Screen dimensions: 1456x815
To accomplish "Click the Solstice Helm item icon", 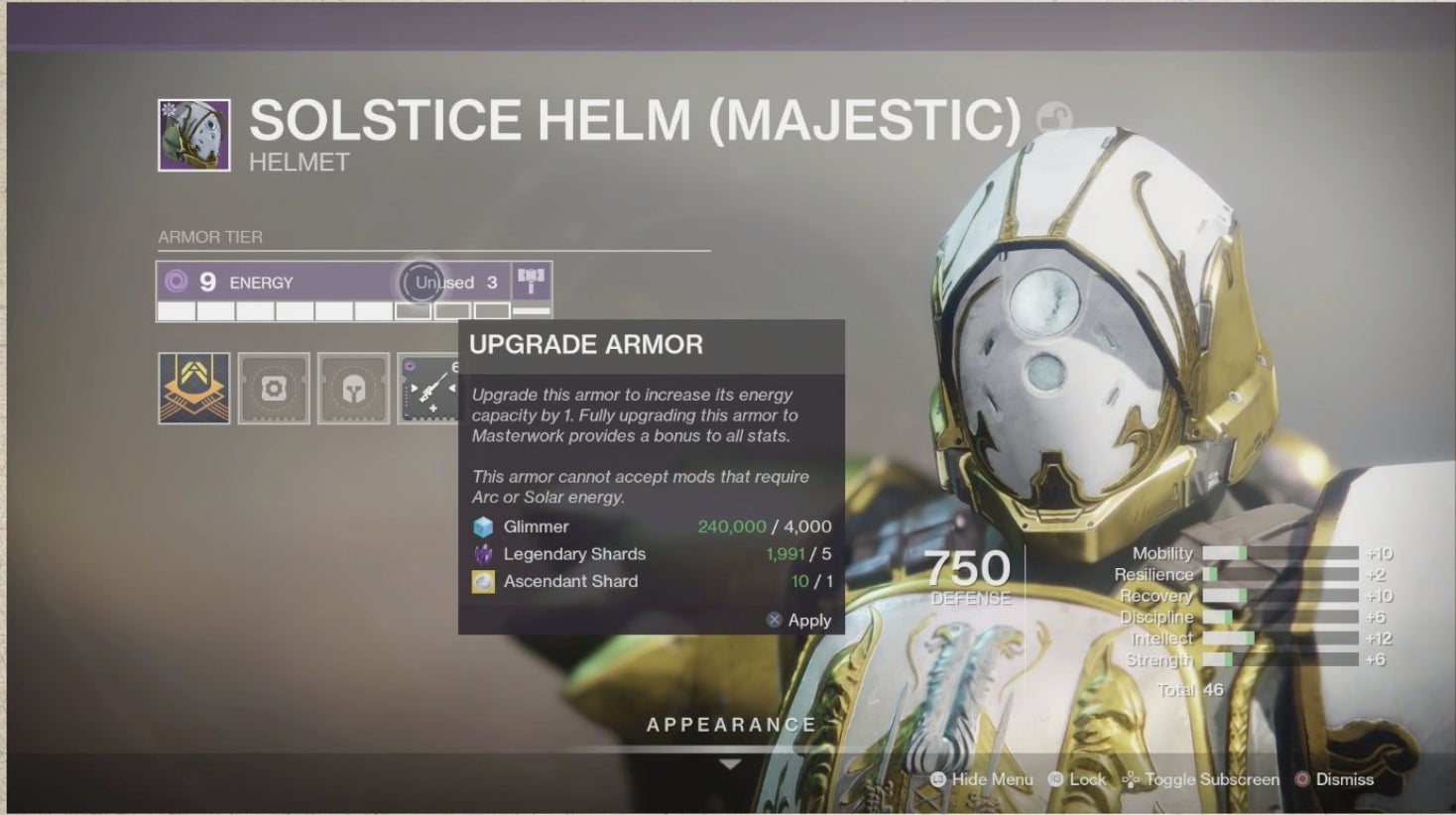I will [x=194, y=136].
